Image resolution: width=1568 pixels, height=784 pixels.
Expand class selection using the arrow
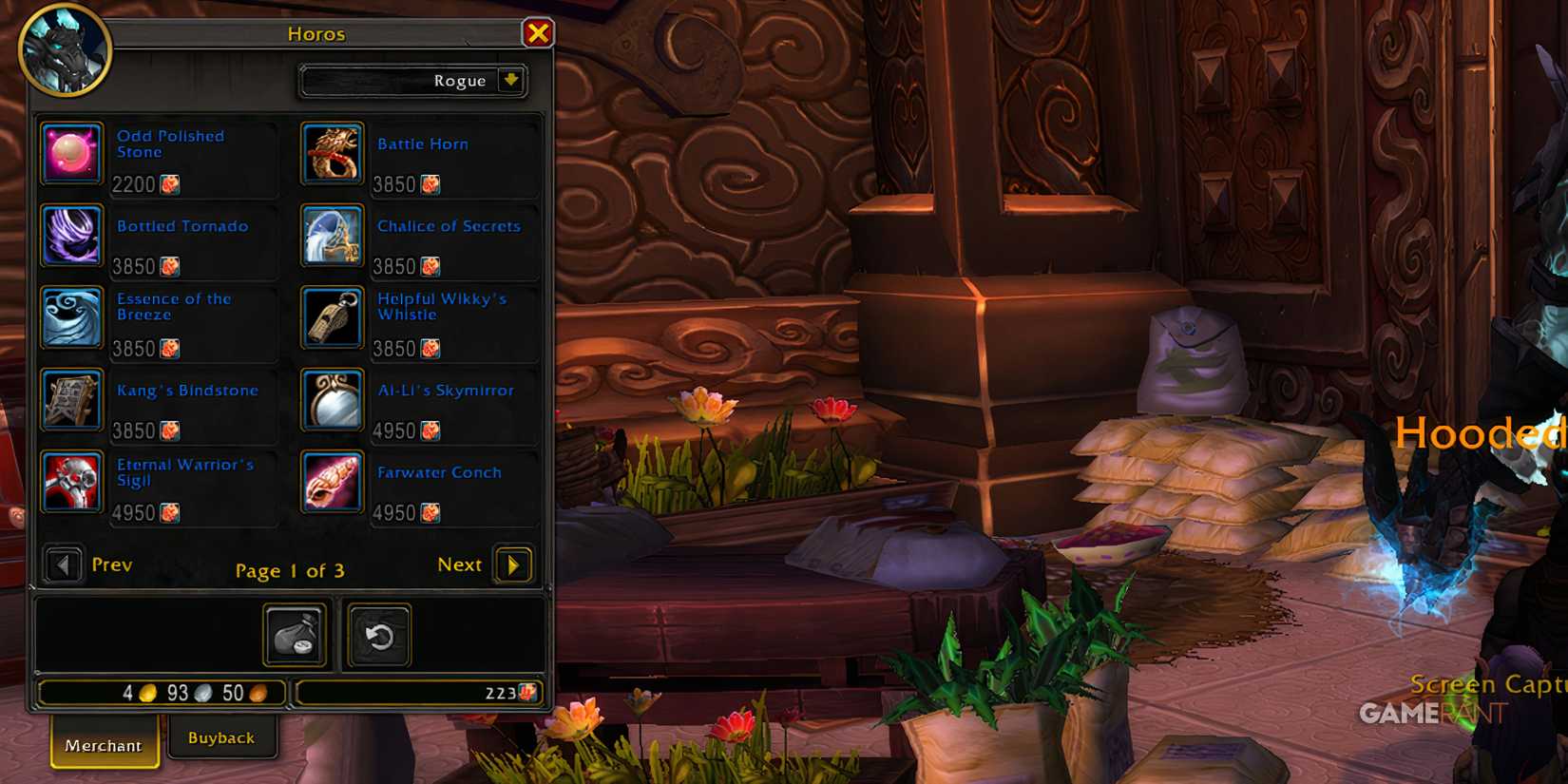(511, 81)
